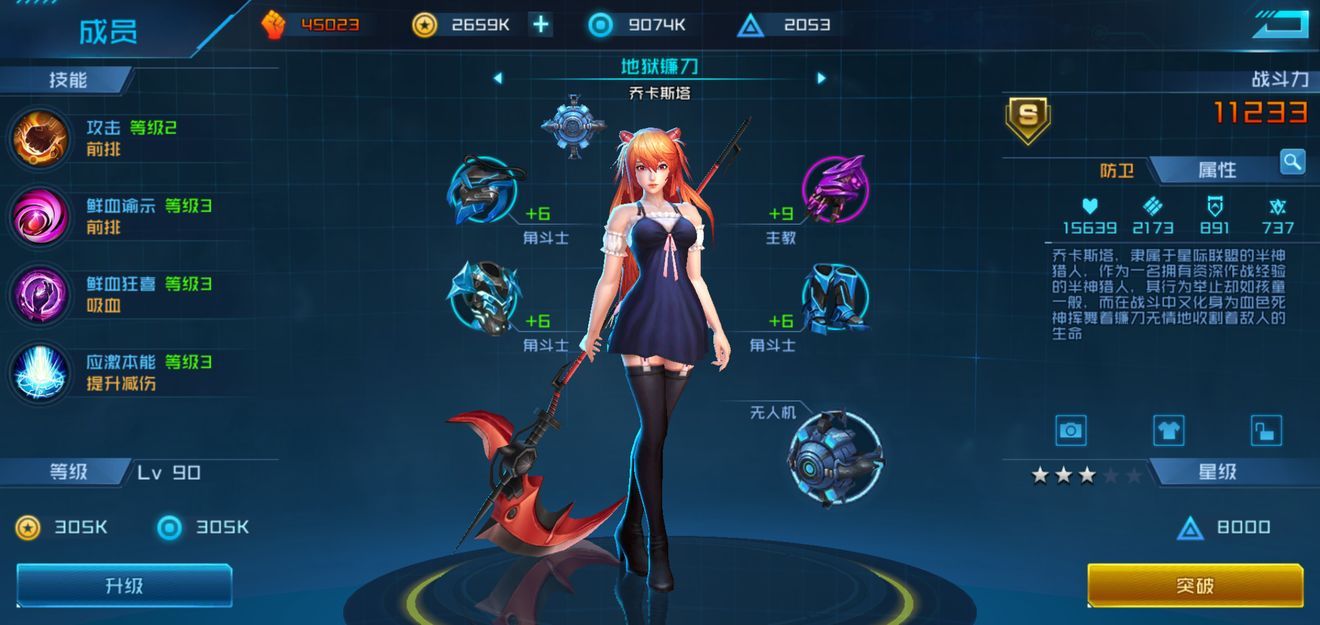This screenshot has width=1320, height=625.
Task: Open the top emblem equipment slot above the character
Action: (574, 126)
